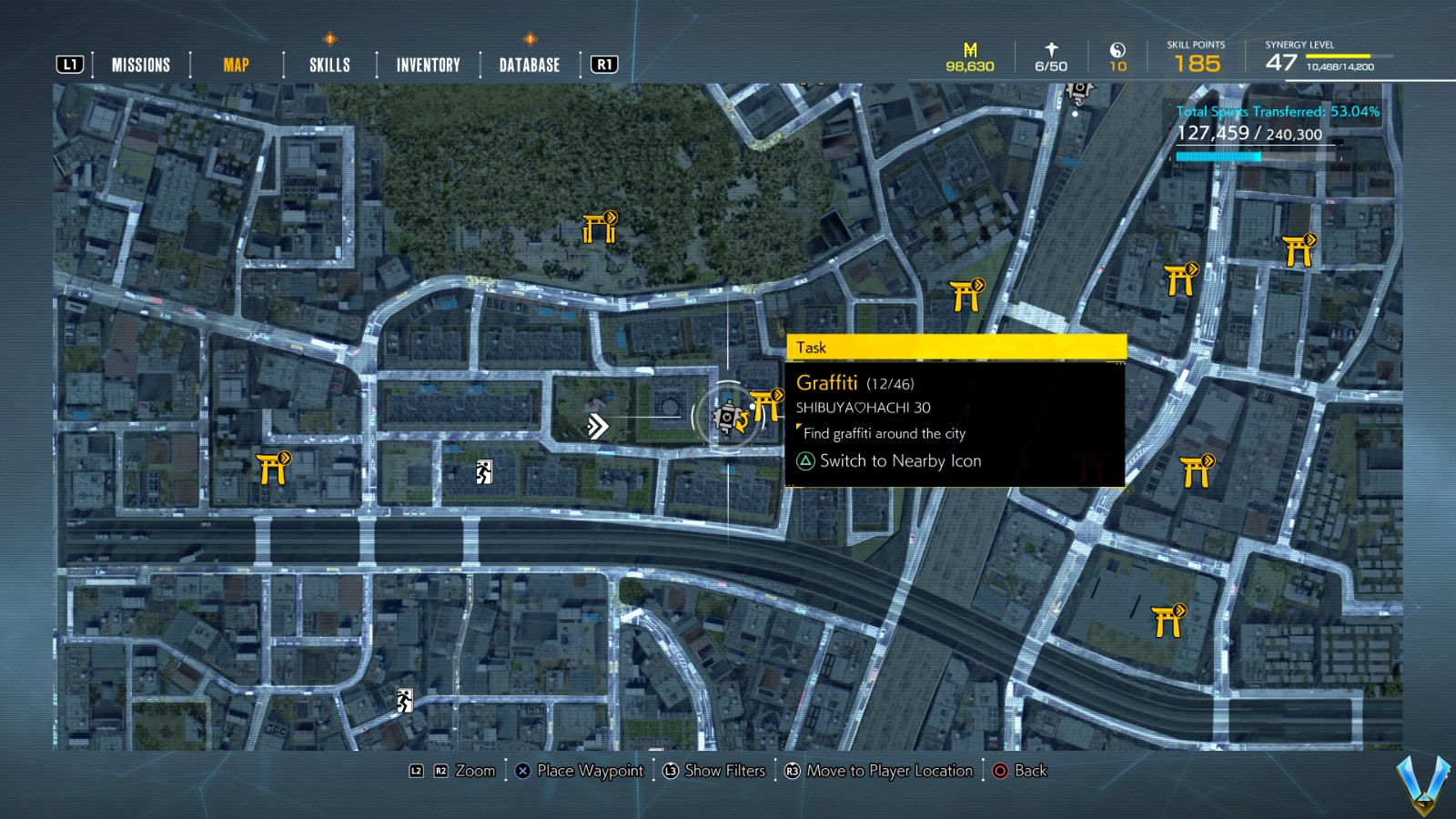
Task: Click the Meika currency icon showing 98,630
Action: (969, 53)
